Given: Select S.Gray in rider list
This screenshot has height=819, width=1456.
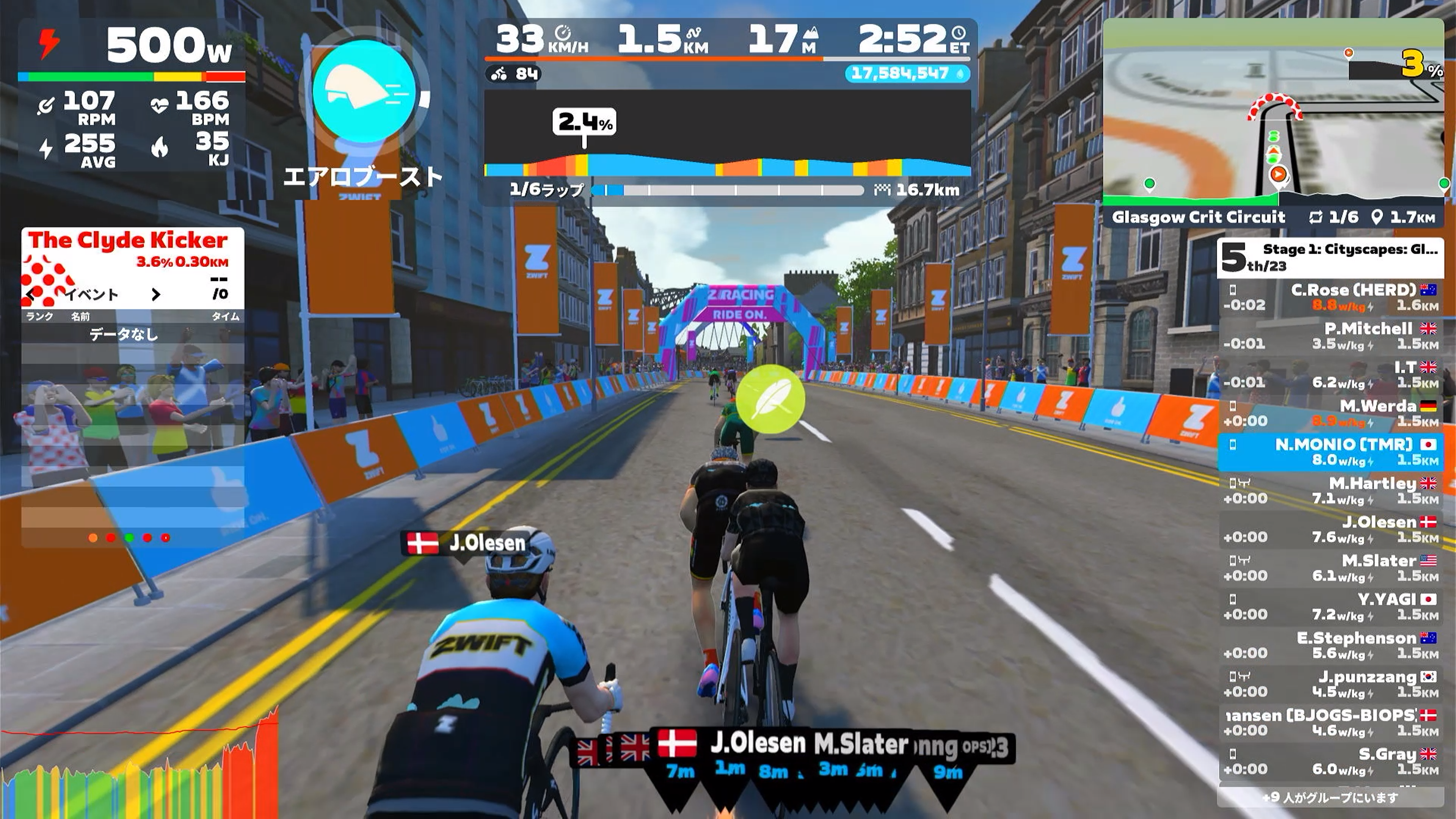Looking at the screenshot, I should point(1330,761).
